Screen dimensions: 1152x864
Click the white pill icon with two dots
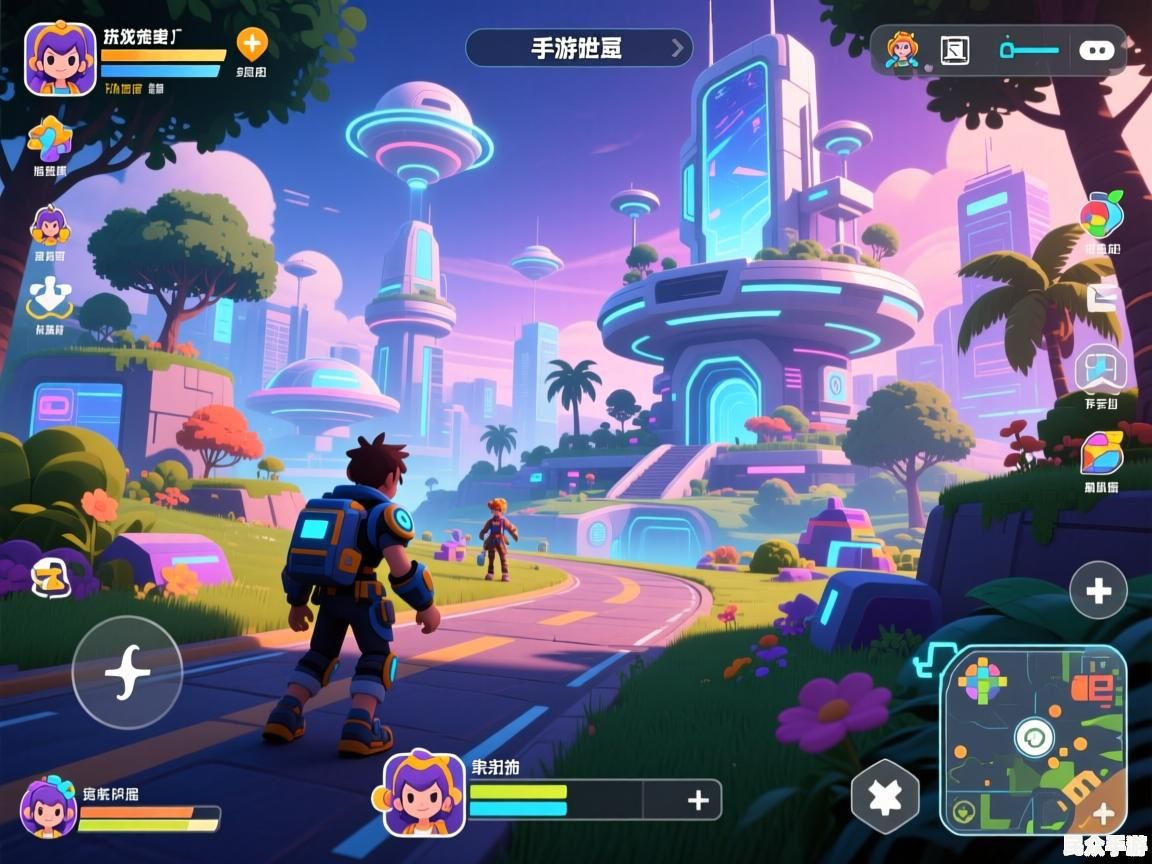[1097, 49]
